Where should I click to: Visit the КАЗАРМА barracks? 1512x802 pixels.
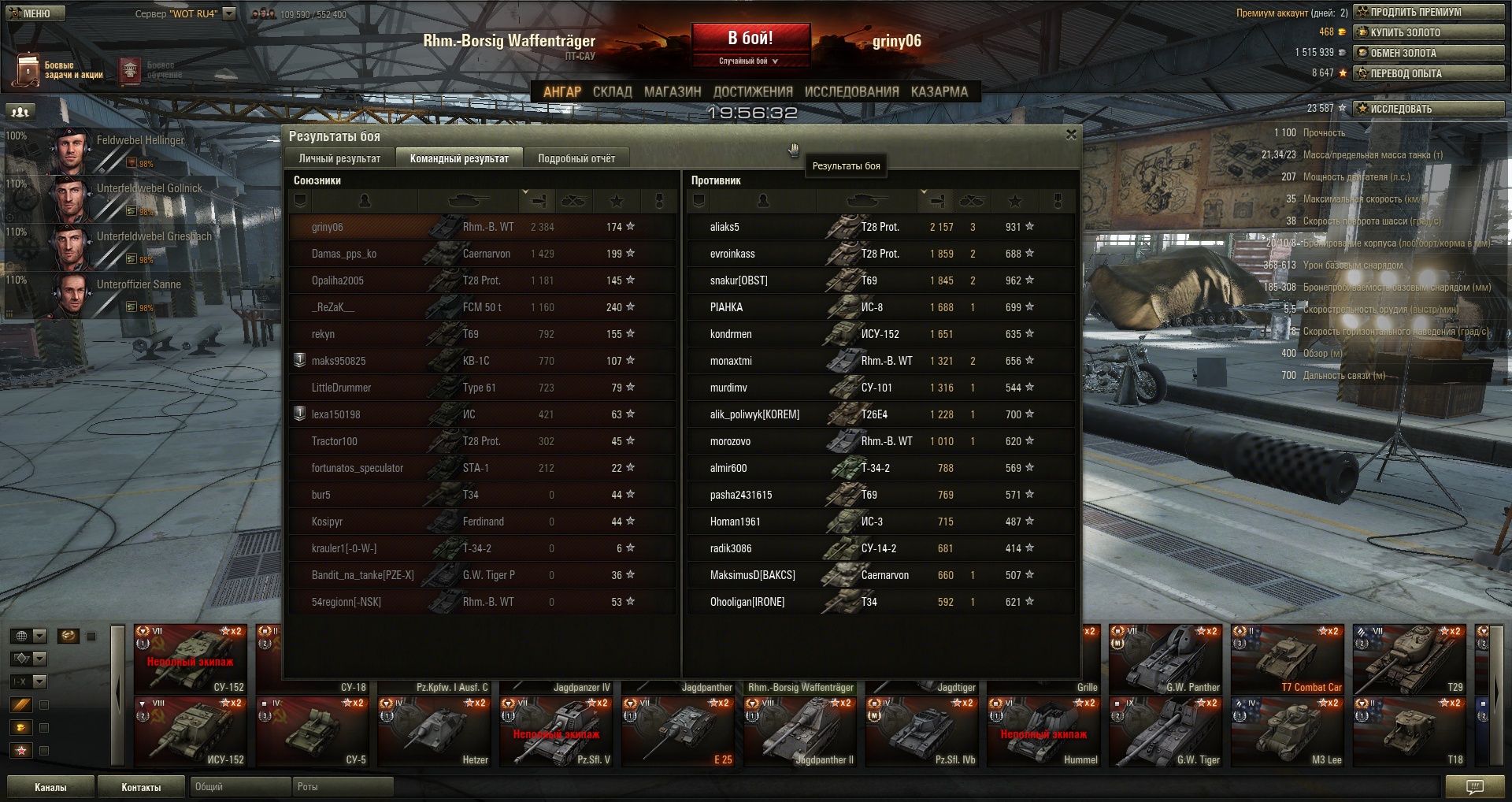click(939, 92)
